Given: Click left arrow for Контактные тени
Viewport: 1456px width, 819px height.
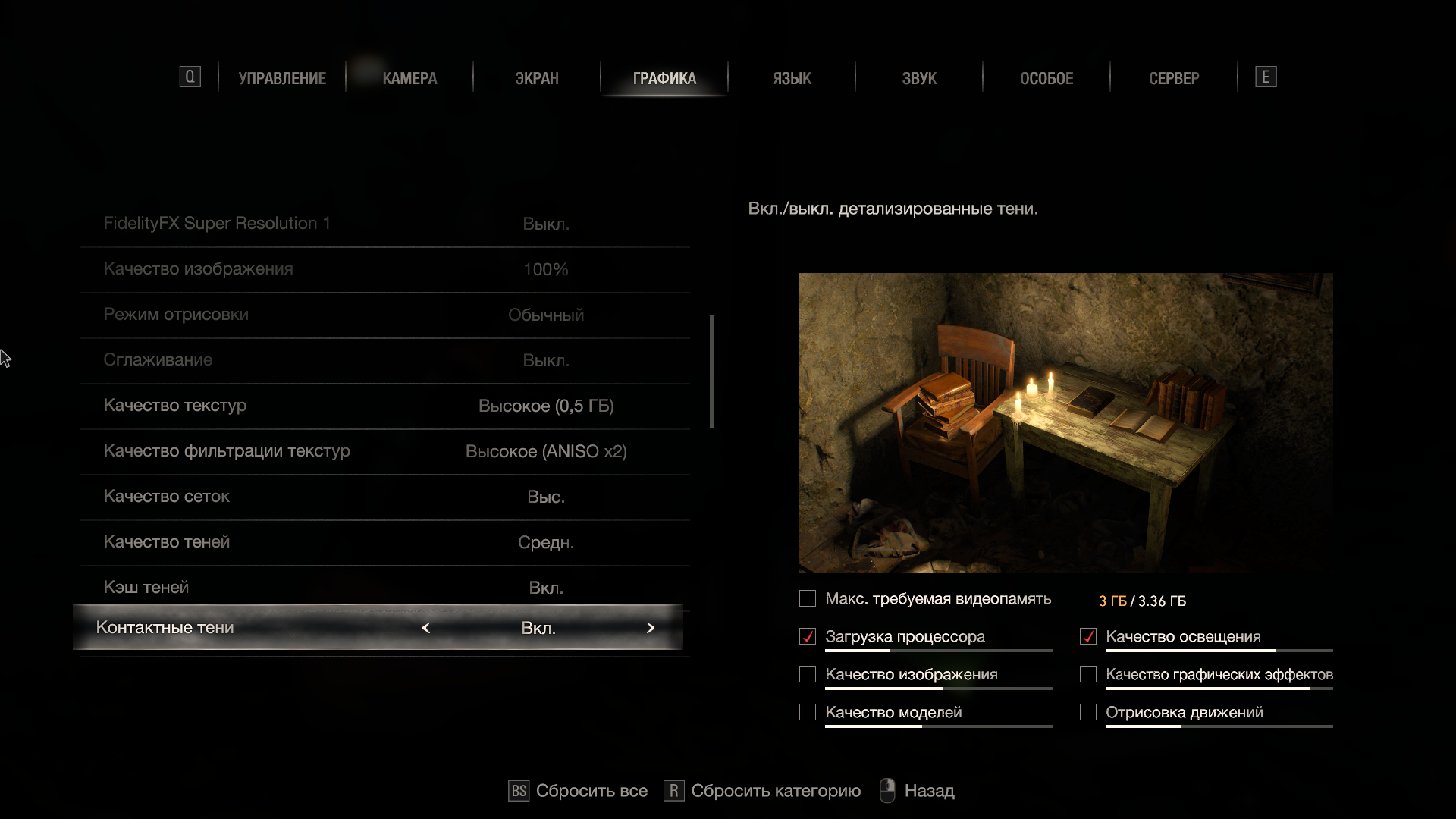Looking at the screenshot, I should pos(426,628).
